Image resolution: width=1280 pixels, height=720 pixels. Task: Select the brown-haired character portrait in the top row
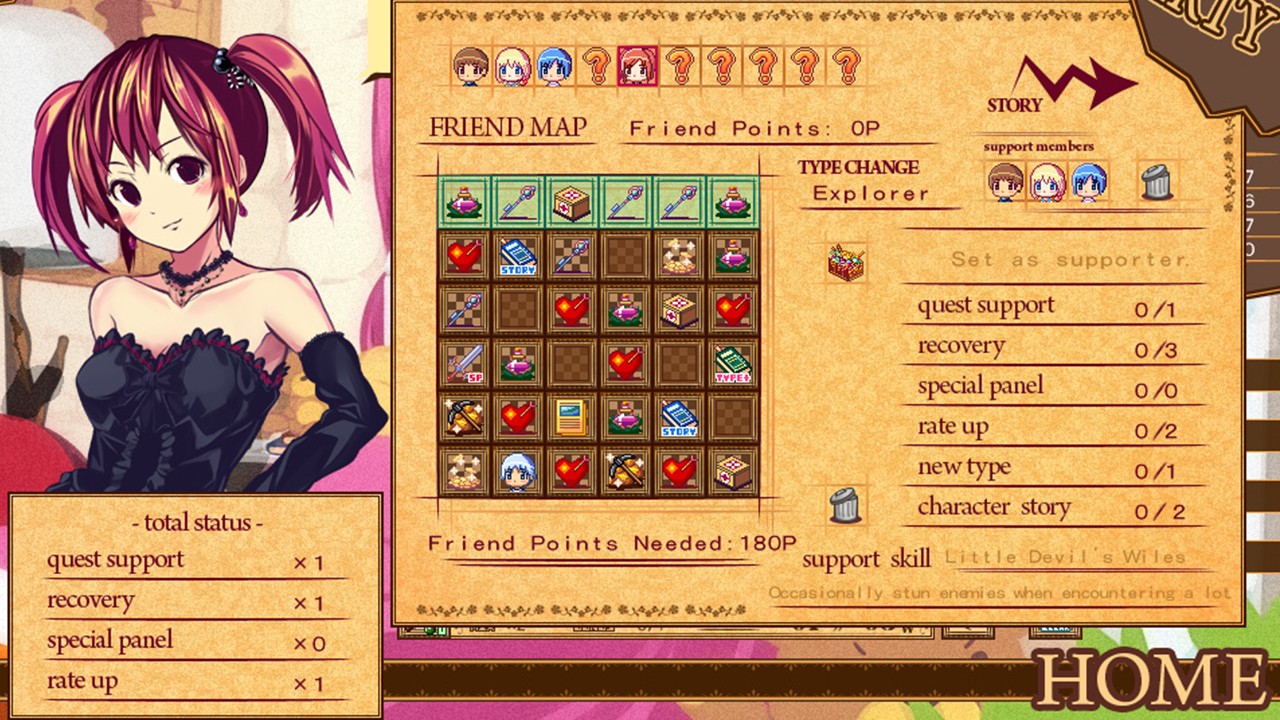tap(469, 67)
